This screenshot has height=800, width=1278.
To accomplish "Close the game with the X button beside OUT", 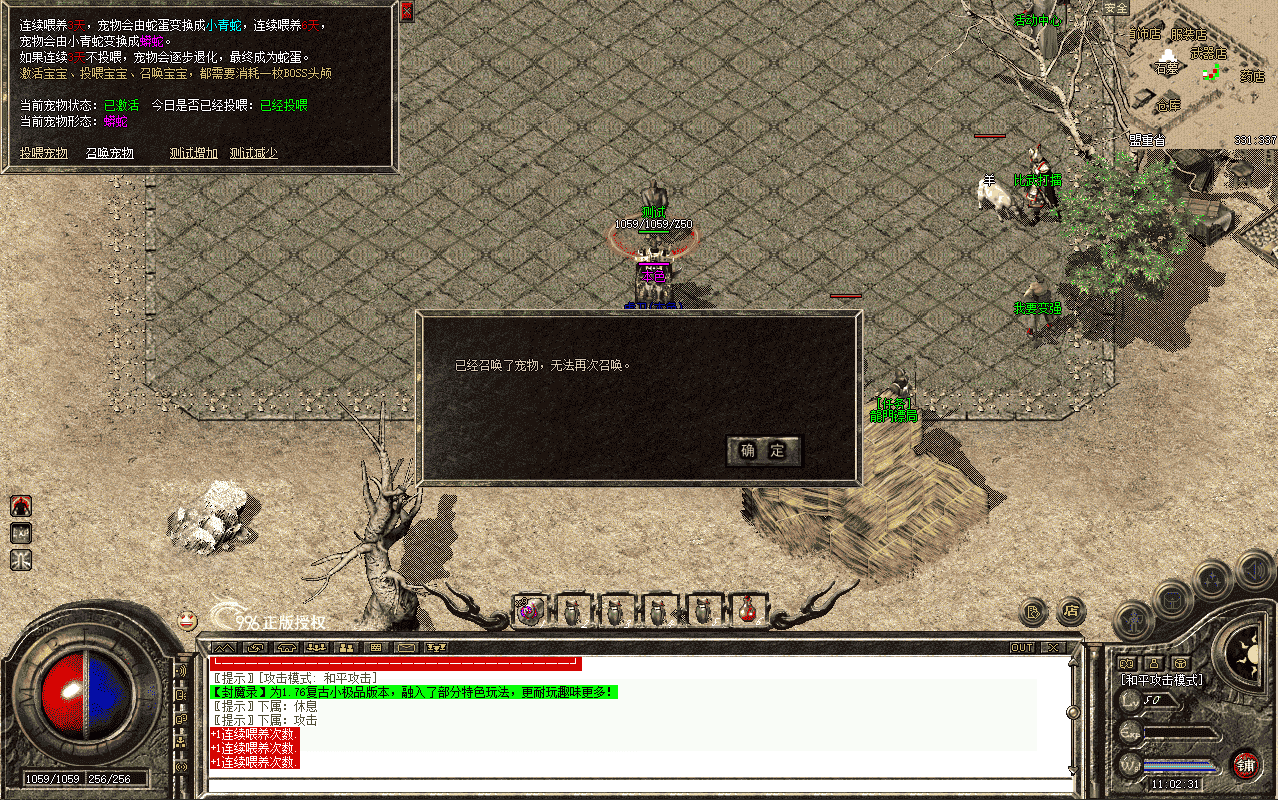I will click(x=1052, y=648).
